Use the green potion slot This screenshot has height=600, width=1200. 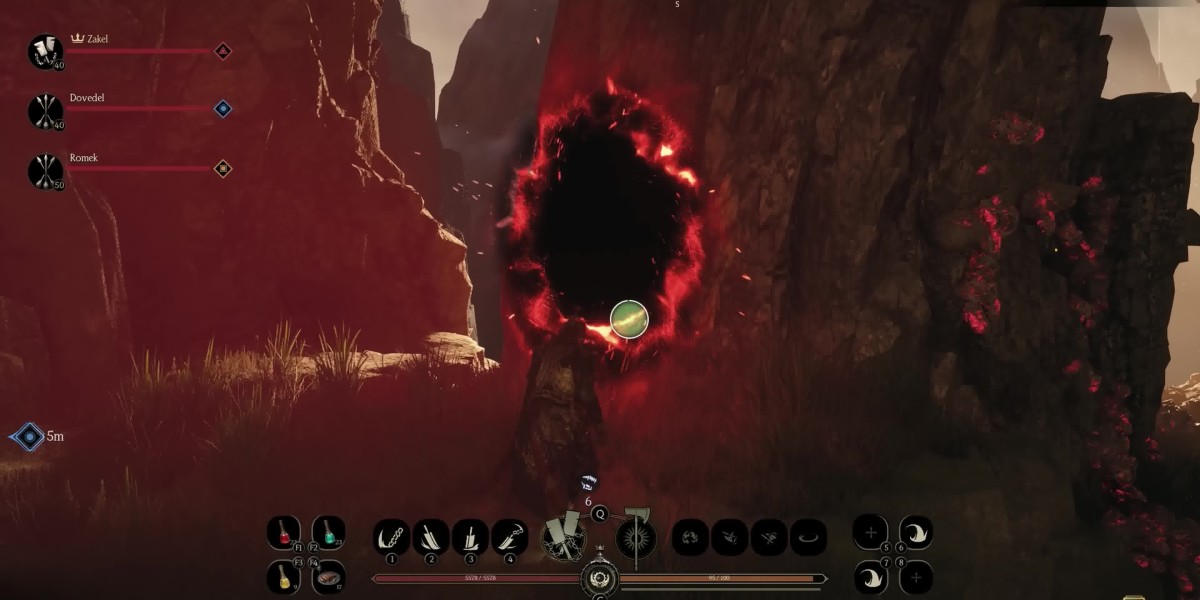tap(327, 531)
